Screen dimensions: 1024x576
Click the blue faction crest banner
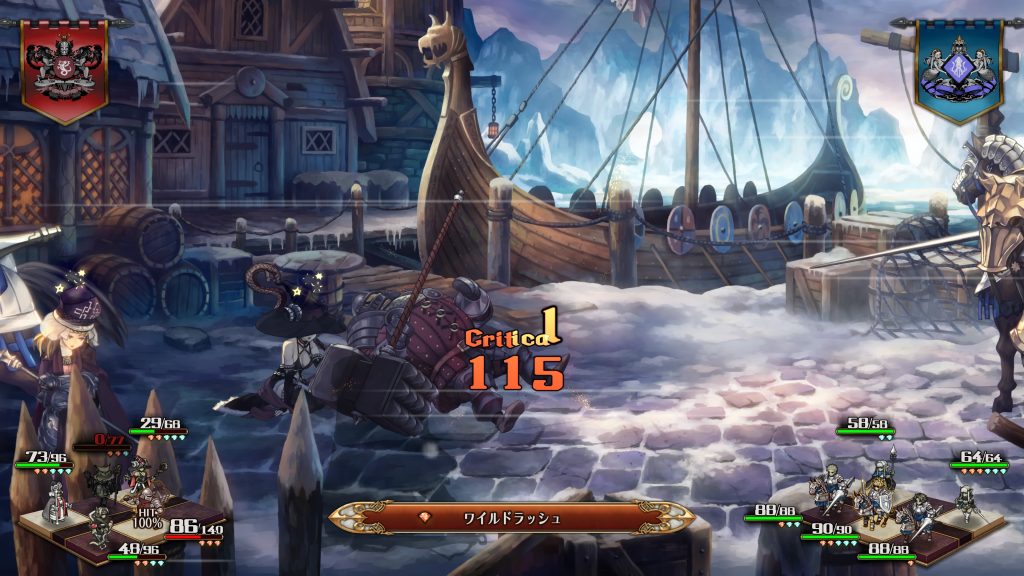958,68
